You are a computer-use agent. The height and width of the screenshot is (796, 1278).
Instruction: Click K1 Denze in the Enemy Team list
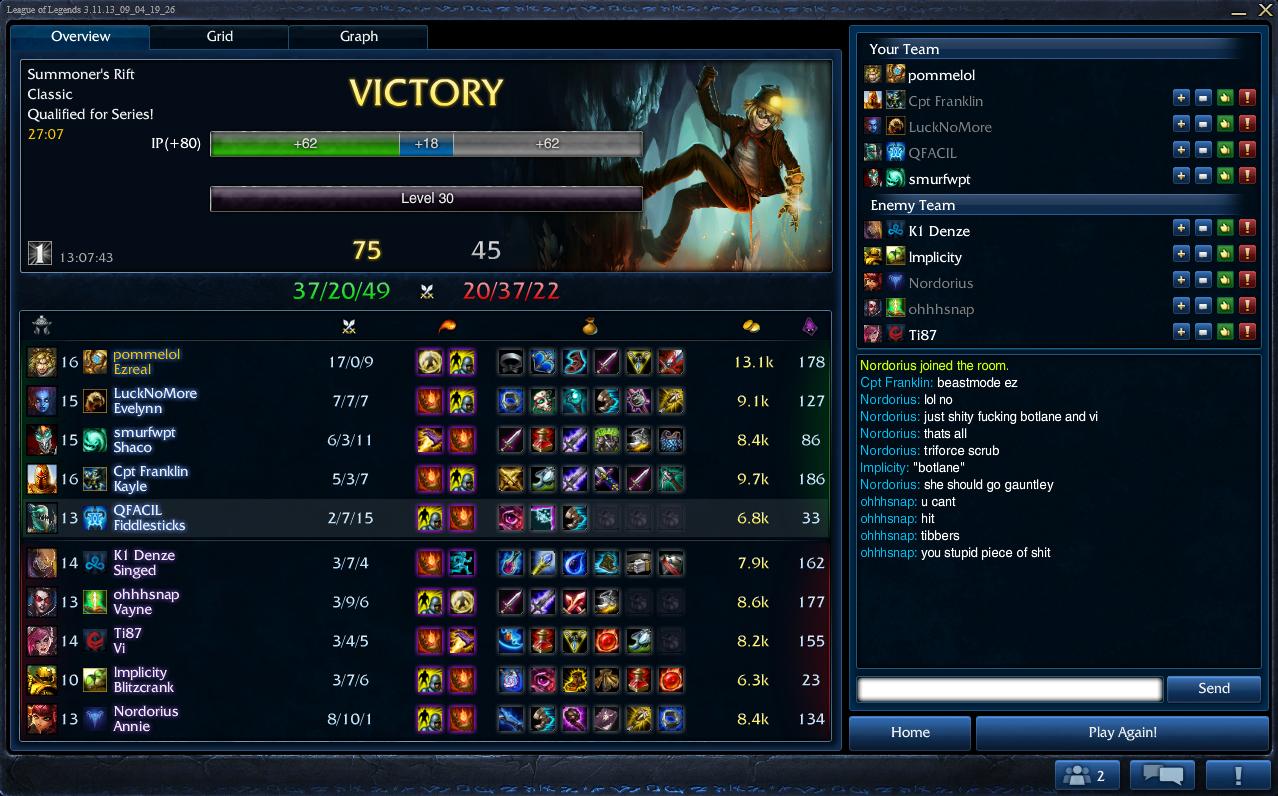[939, 231]
